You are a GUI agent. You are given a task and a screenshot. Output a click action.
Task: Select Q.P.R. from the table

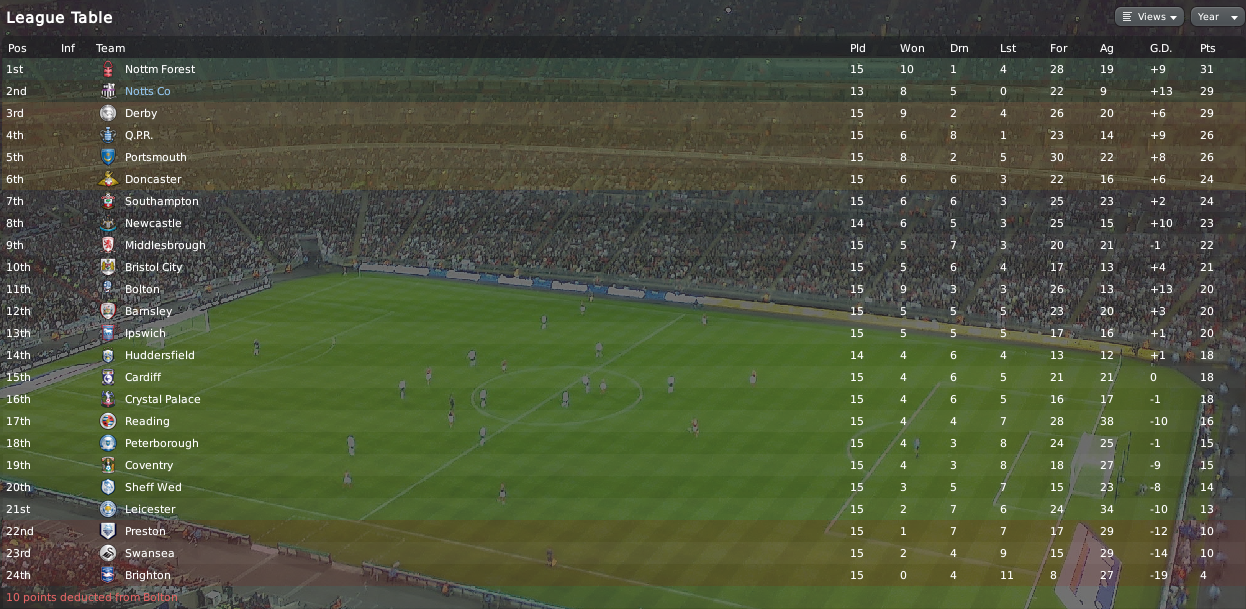click(139, 135)
